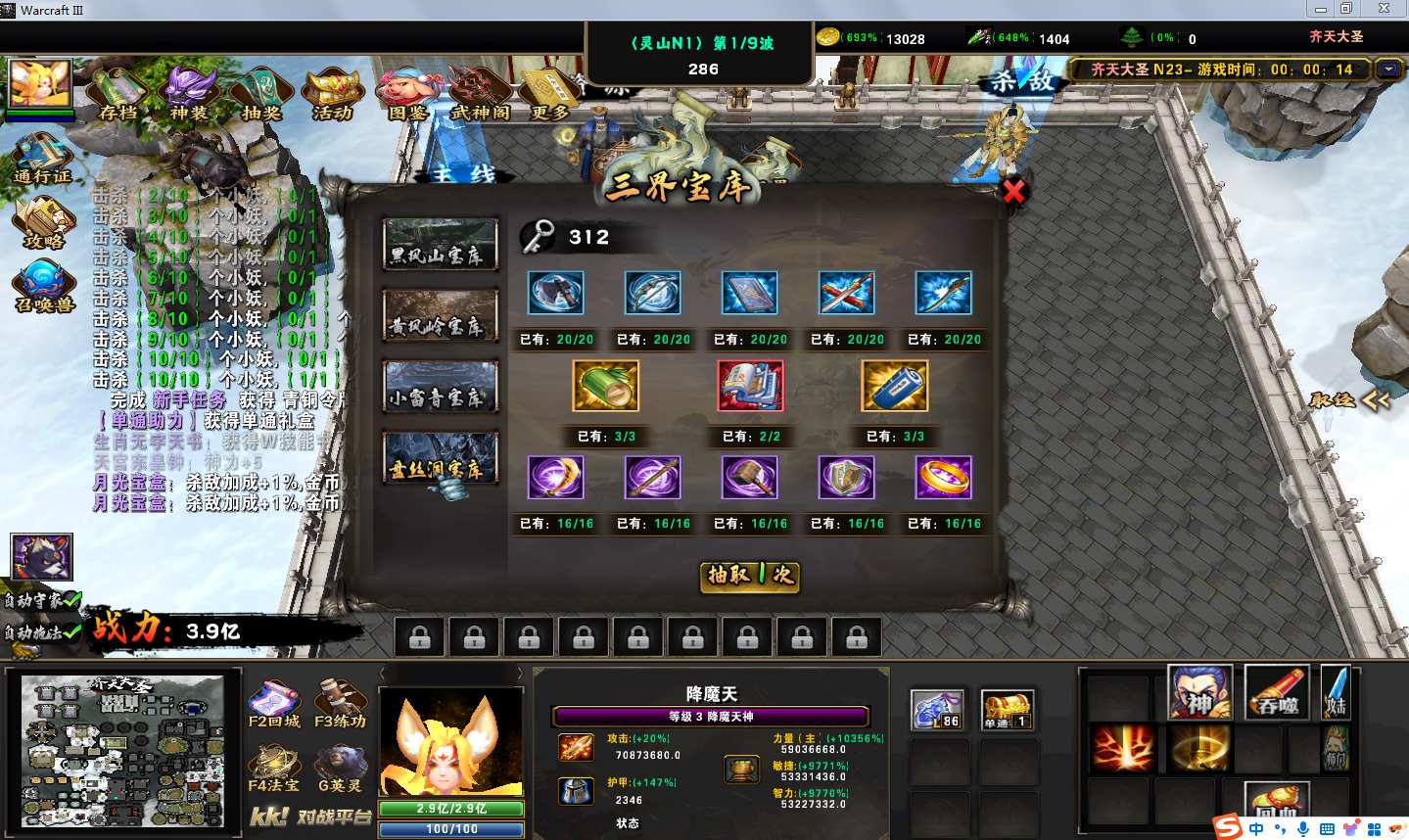Click the F3练功 training button
This screenshot has height=840, width=1409.
(x=340, y=706)
